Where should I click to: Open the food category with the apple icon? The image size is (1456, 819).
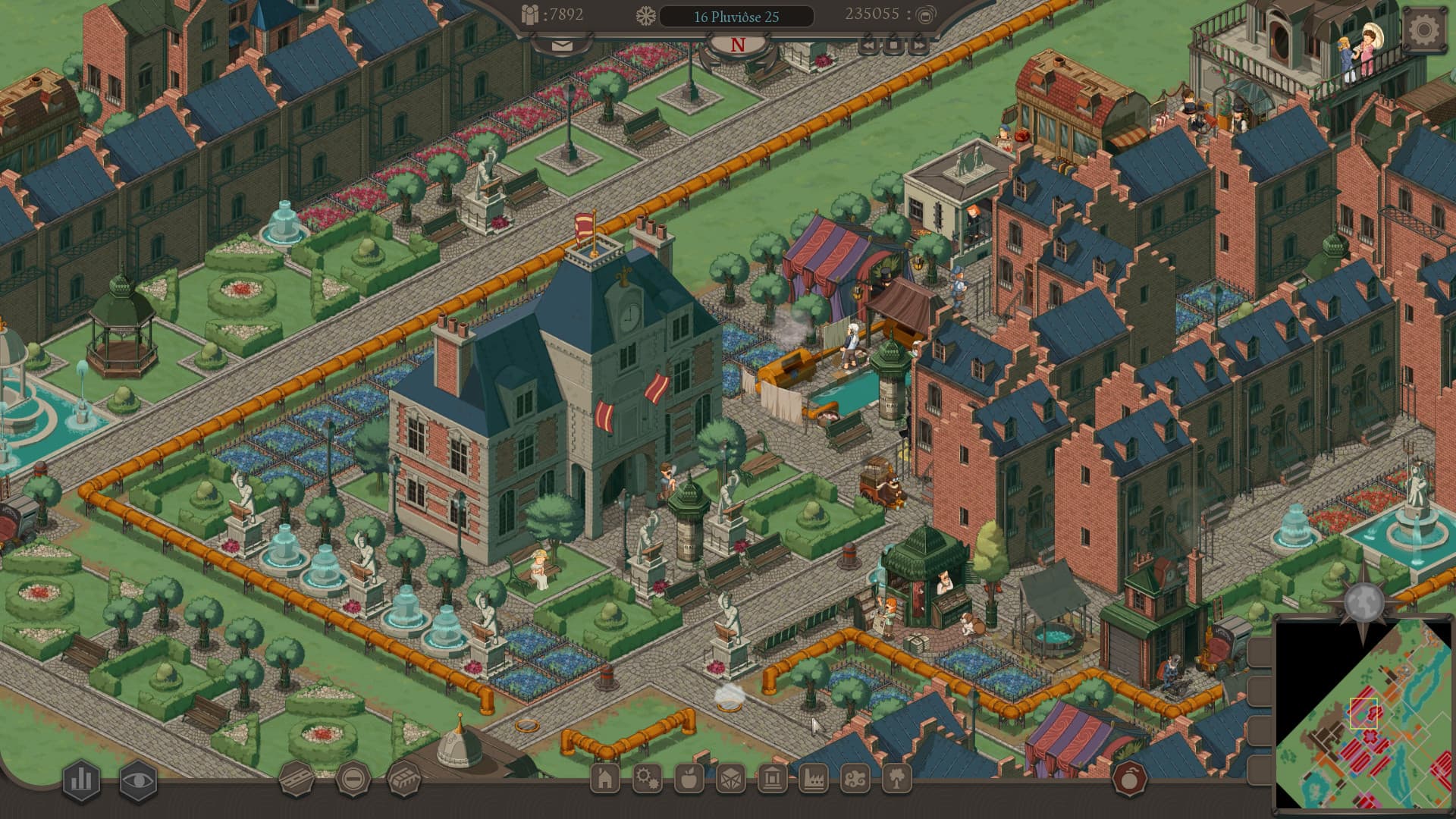pyautogui.click(x=688, y=778)
